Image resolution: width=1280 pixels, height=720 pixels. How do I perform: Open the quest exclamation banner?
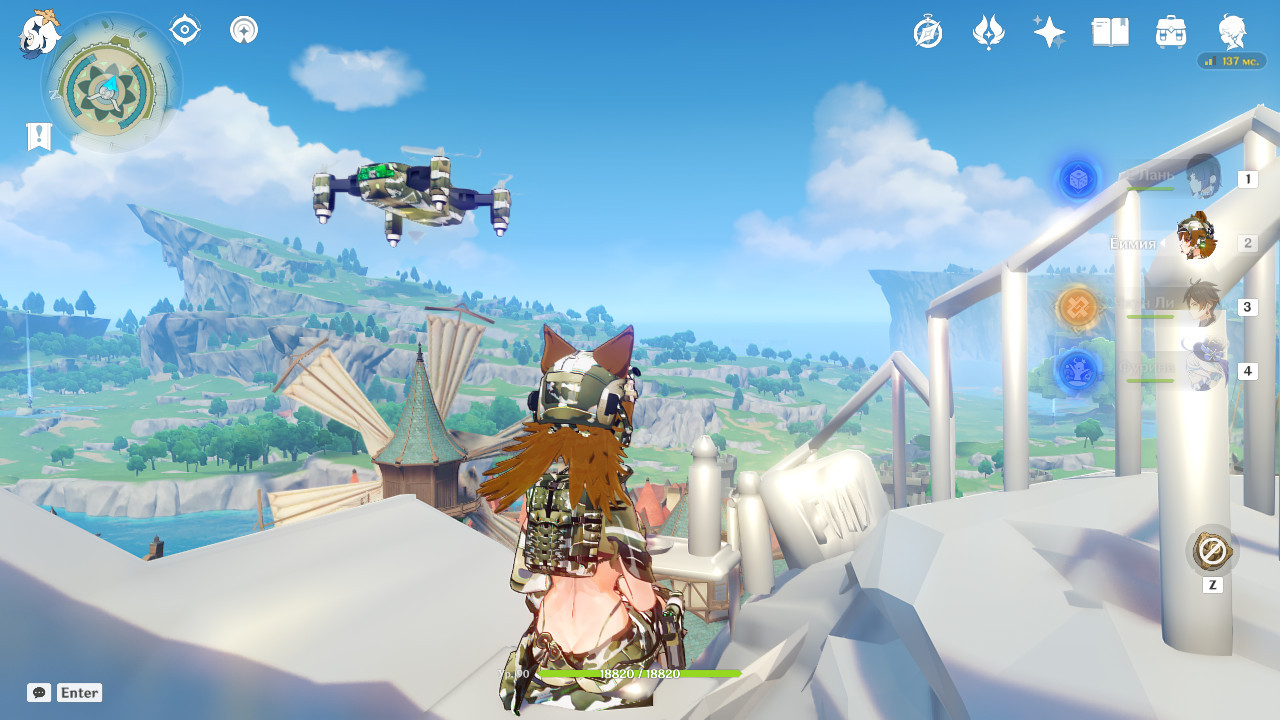(38, 135)
